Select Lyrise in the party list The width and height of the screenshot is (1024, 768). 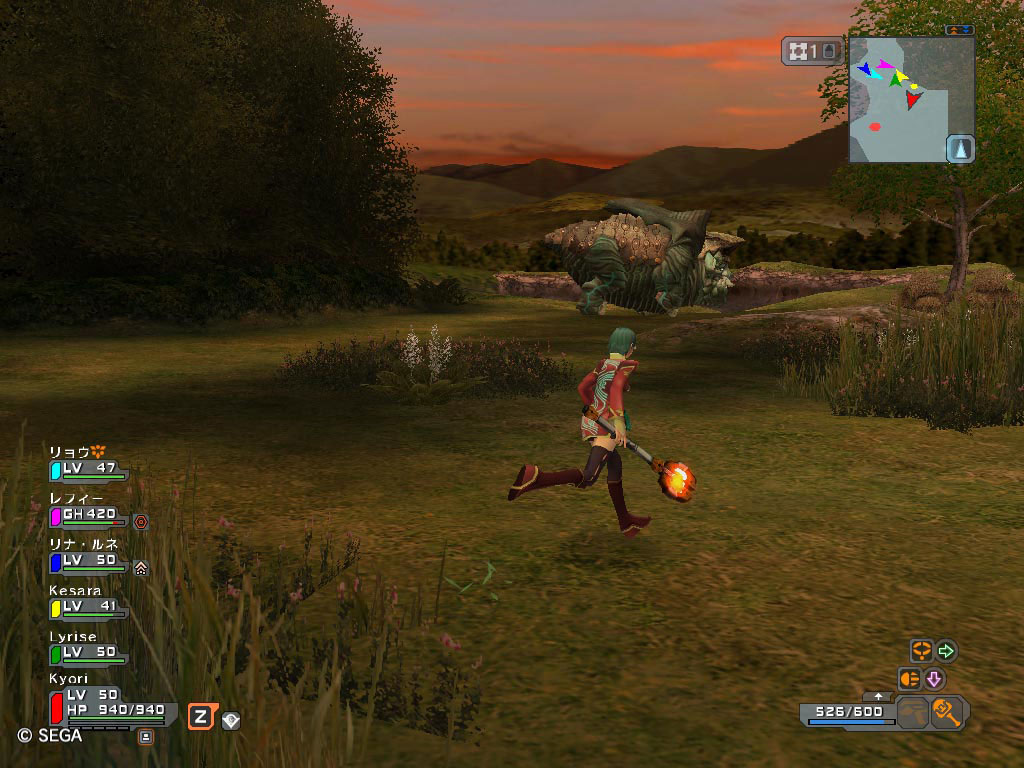coord(88,649)
